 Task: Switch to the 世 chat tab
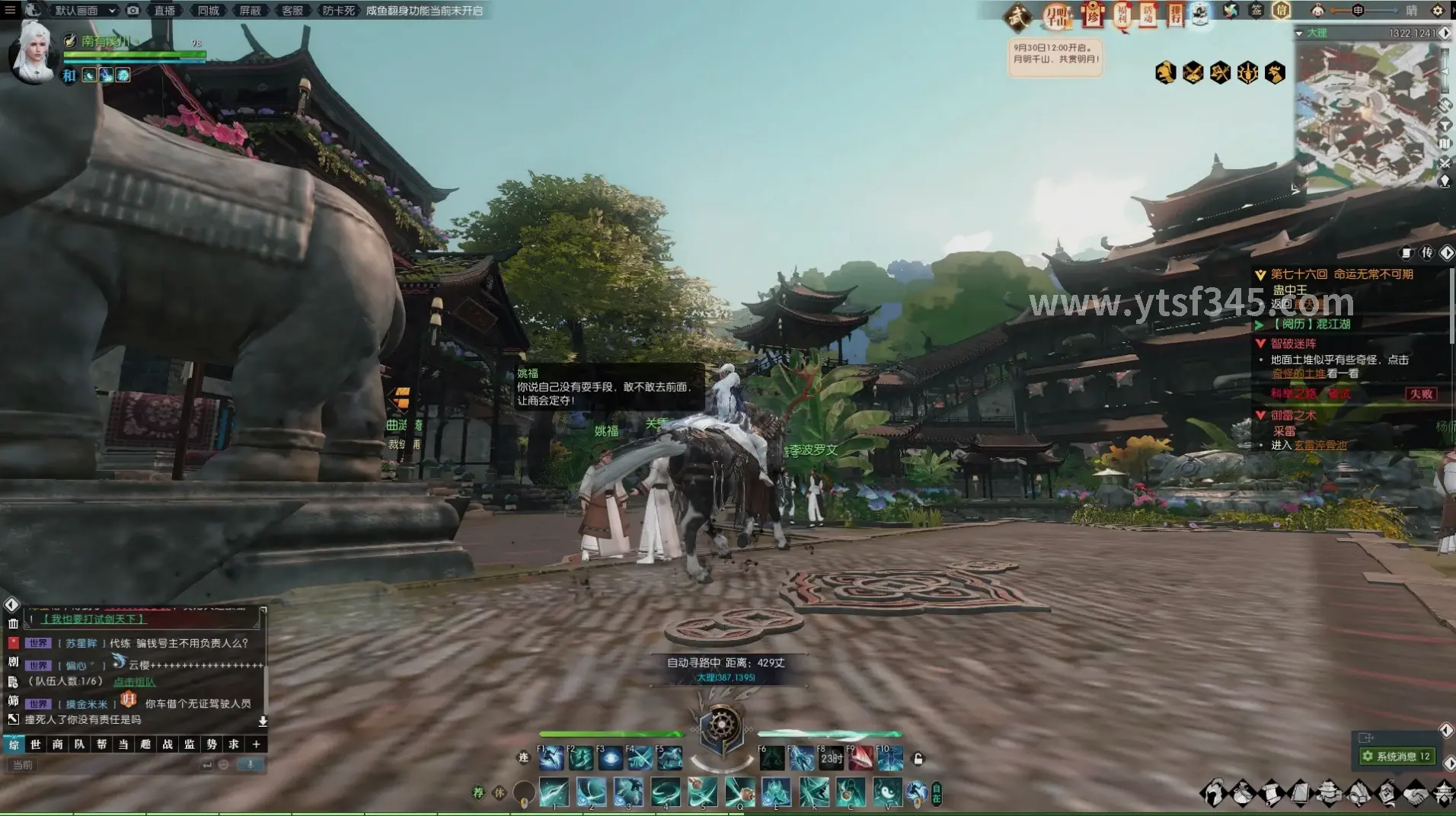coord(35,744)
